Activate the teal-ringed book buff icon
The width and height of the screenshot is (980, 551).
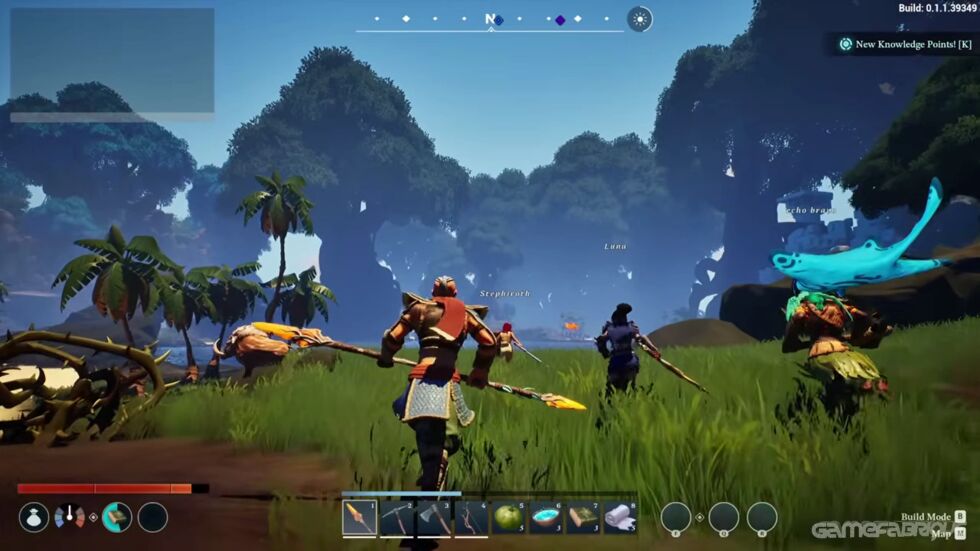pyautogui.click(x=116, y=517)
